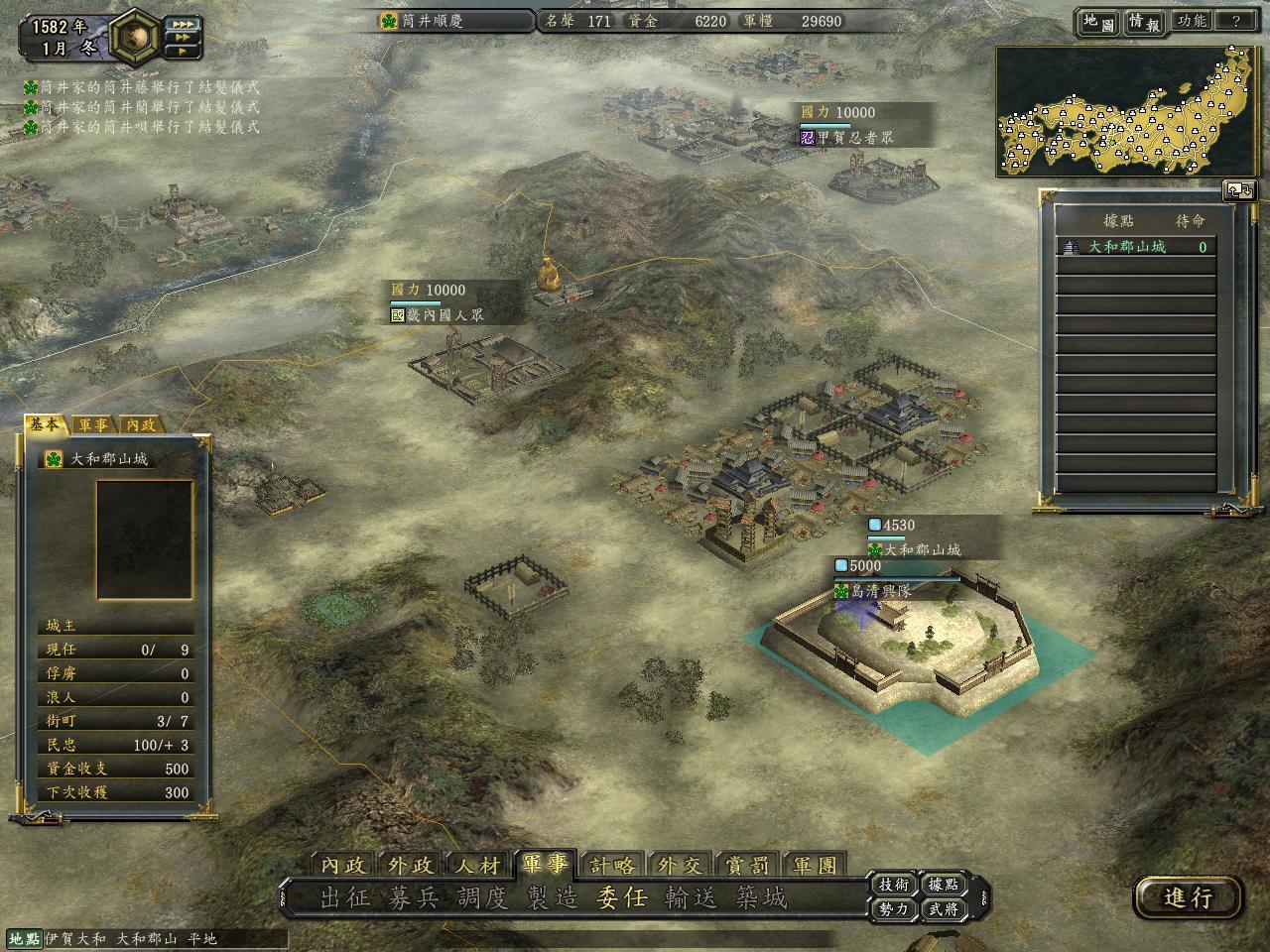The width and height of the screenshot is (1270, 952).
Task: Open the 人材 (Personnel) command tab
Action: click(478, 865)
